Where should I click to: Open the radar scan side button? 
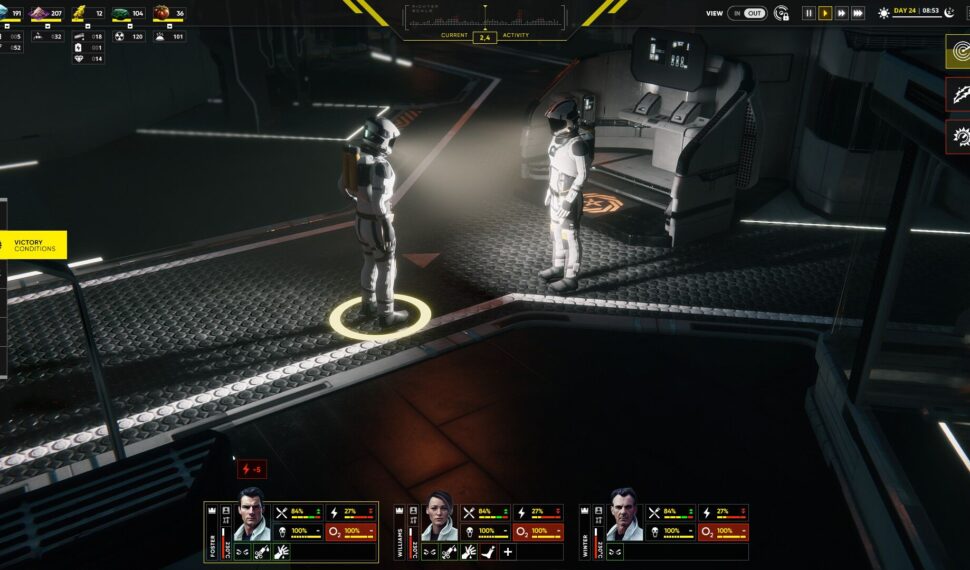pyautogui.click(x=958, y=52)
